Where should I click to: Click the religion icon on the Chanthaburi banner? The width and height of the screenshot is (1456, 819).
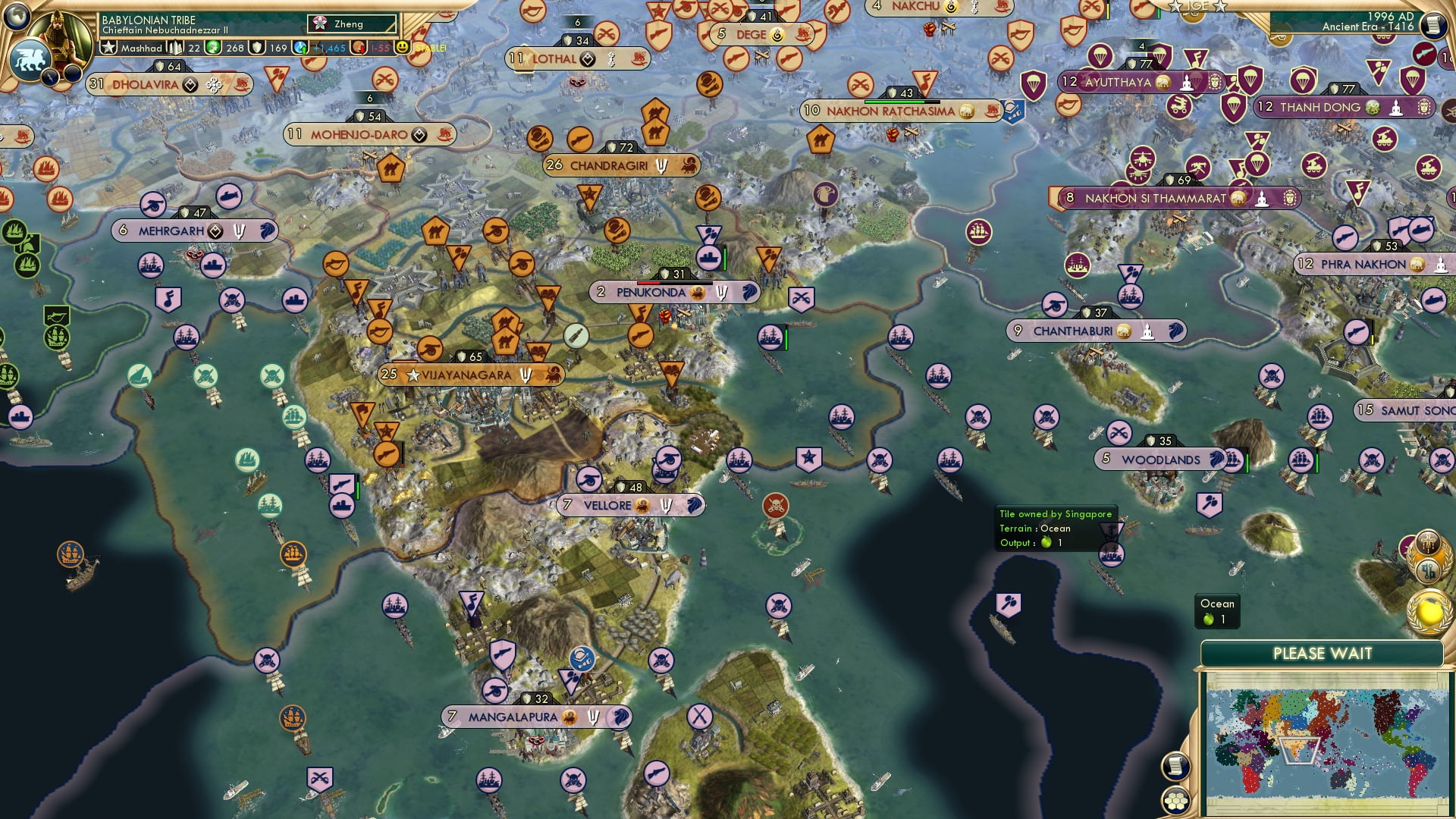click(x=1147, y=331)
